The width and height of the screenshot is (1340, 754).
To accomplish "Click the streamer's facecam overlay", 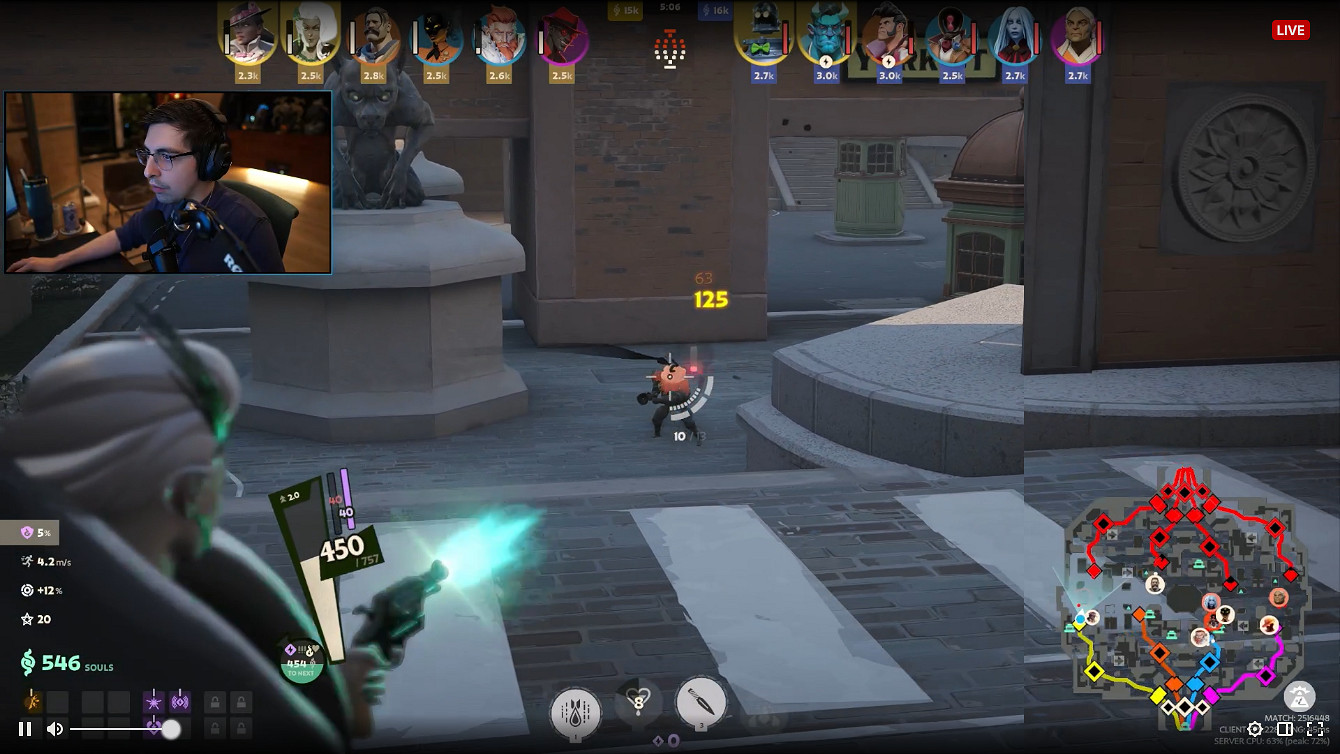I will (168, 181).
